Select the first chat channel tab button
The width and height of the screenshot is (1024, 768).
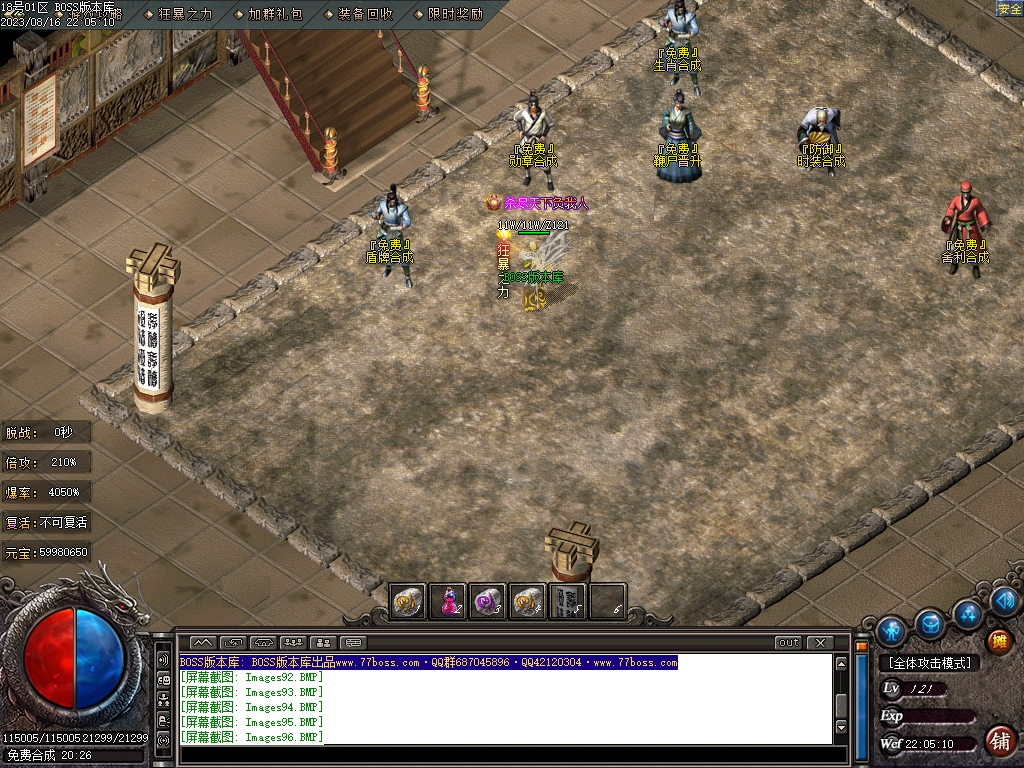pos(203,642)
